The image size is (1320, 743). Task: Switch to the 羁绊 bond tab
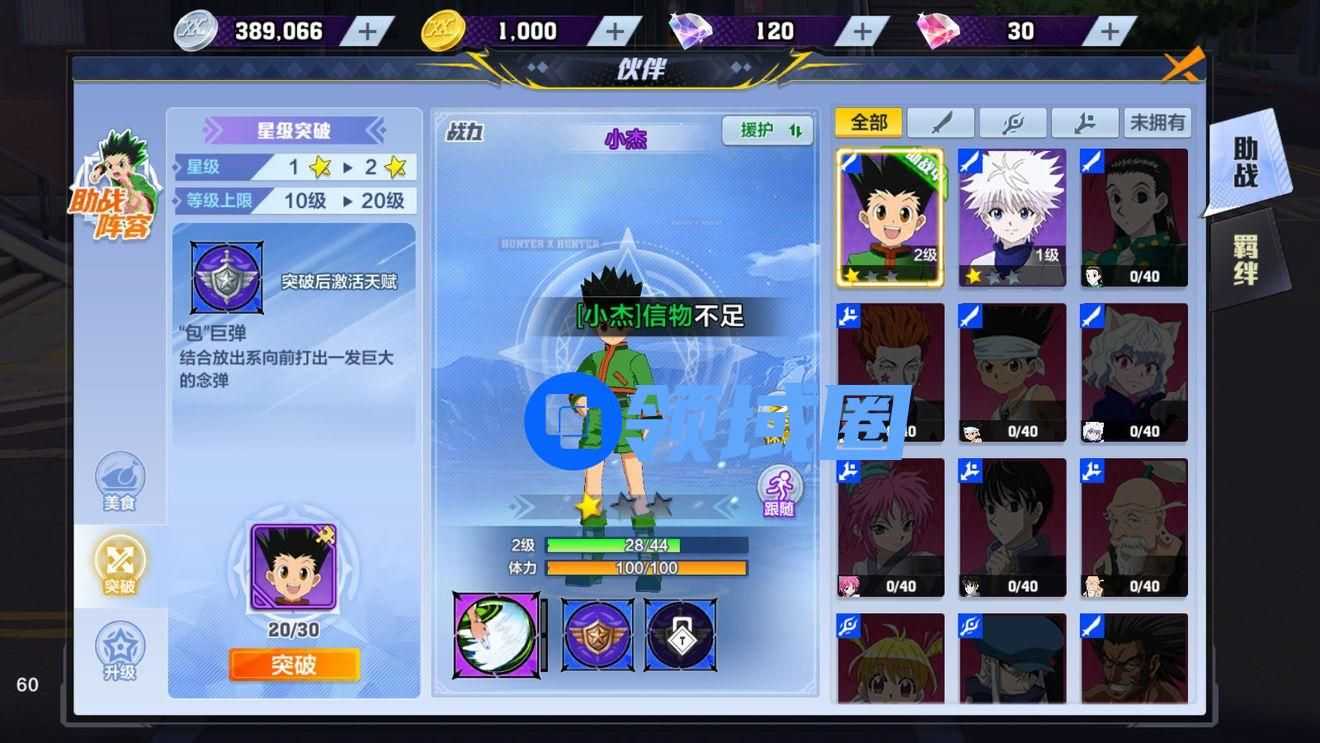[x=1245, y=260]
